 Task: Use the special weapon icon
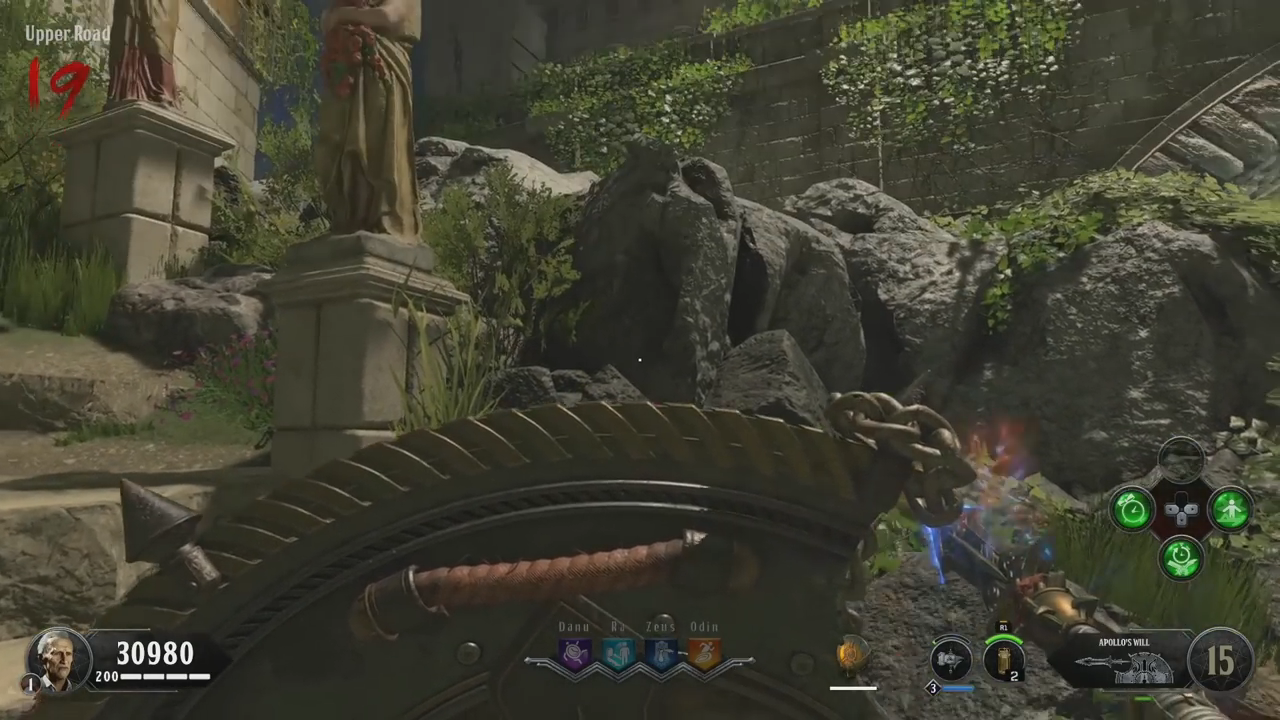point(950,660)
